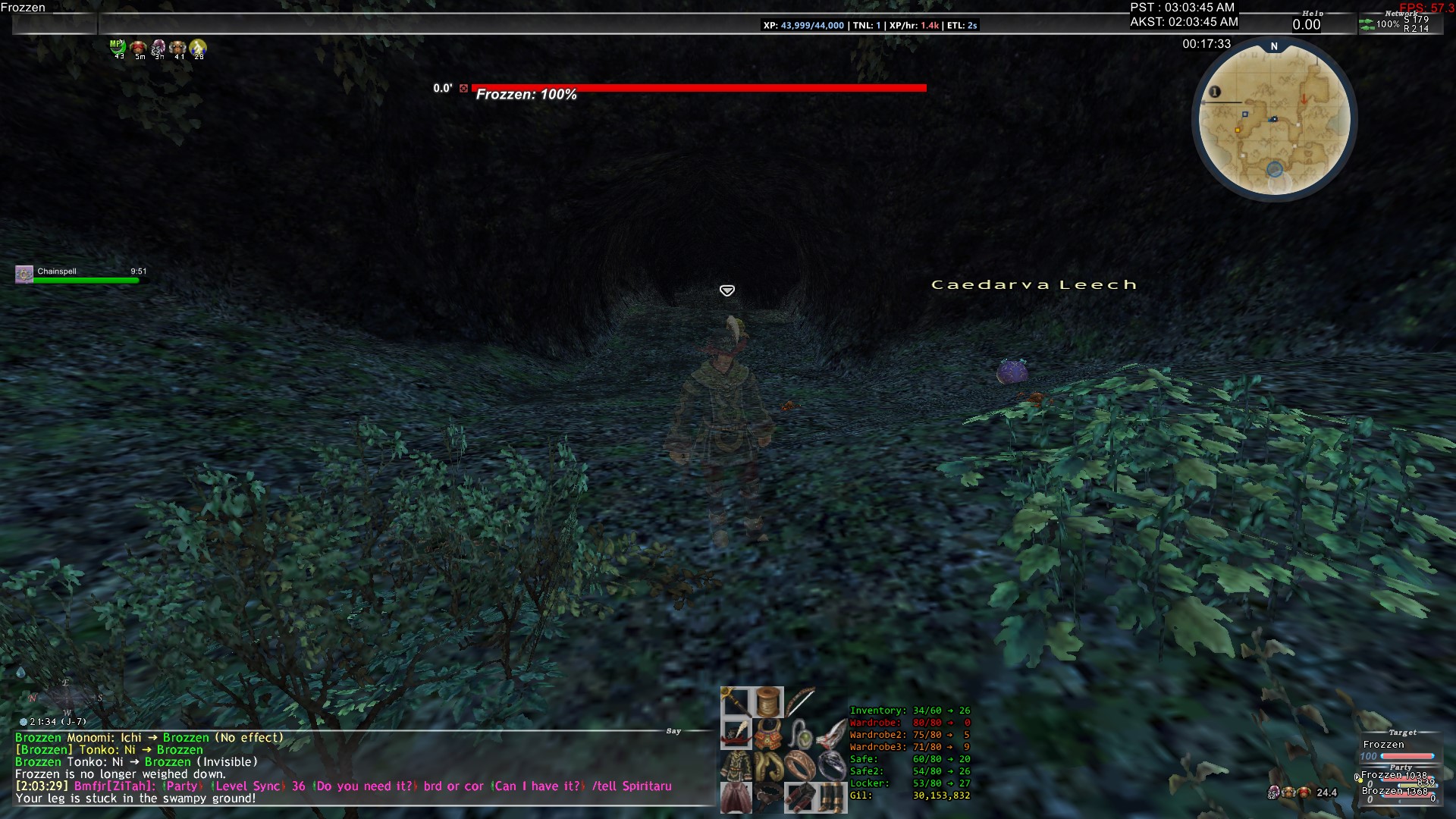Expand the Target panel header

point(1403,733)
